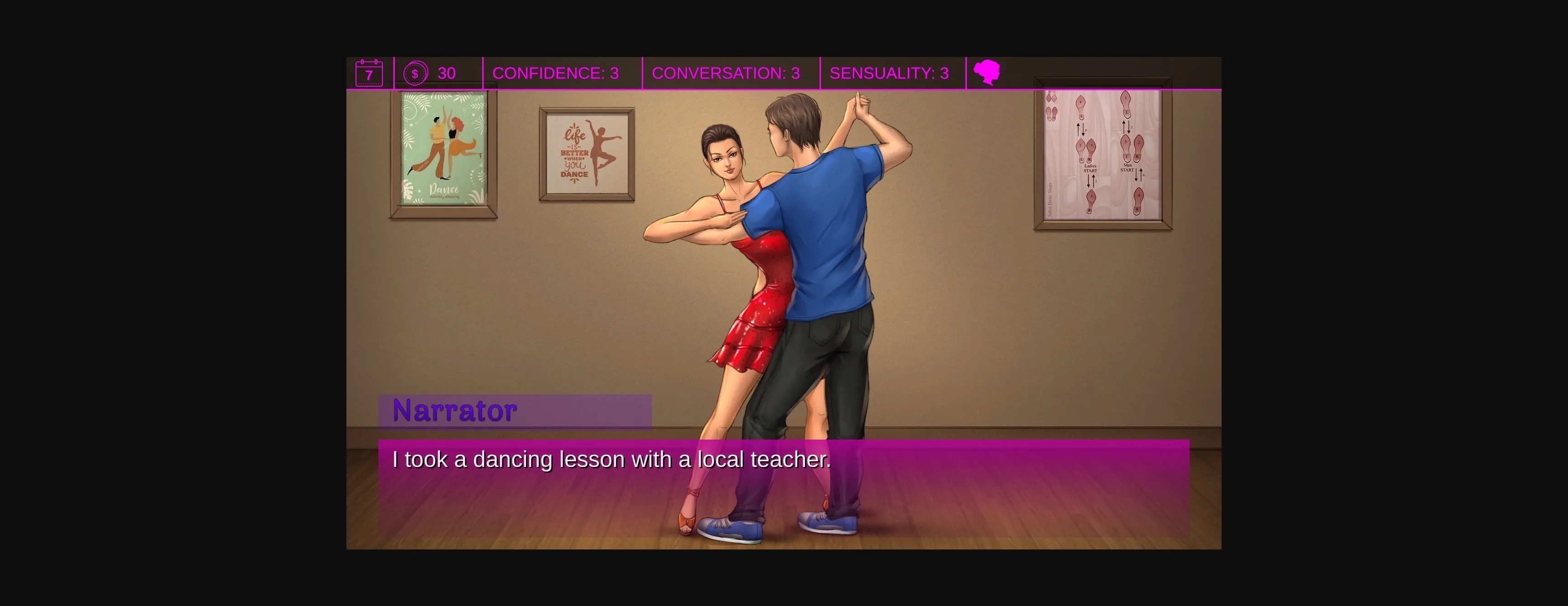Click the coin symbol left of the balance
This screenshot has width=1568, height=606.
(x=415, y=73)
